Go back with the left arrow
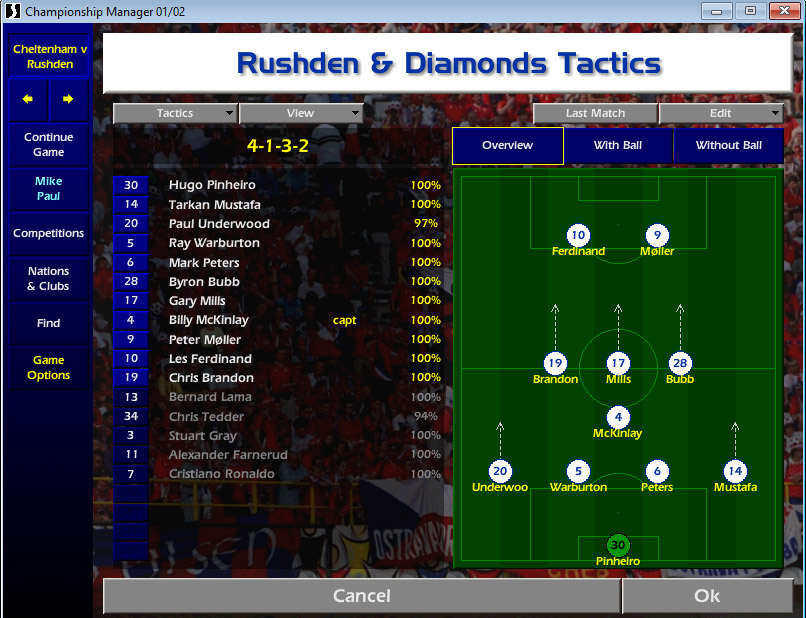 pos(29,99)
